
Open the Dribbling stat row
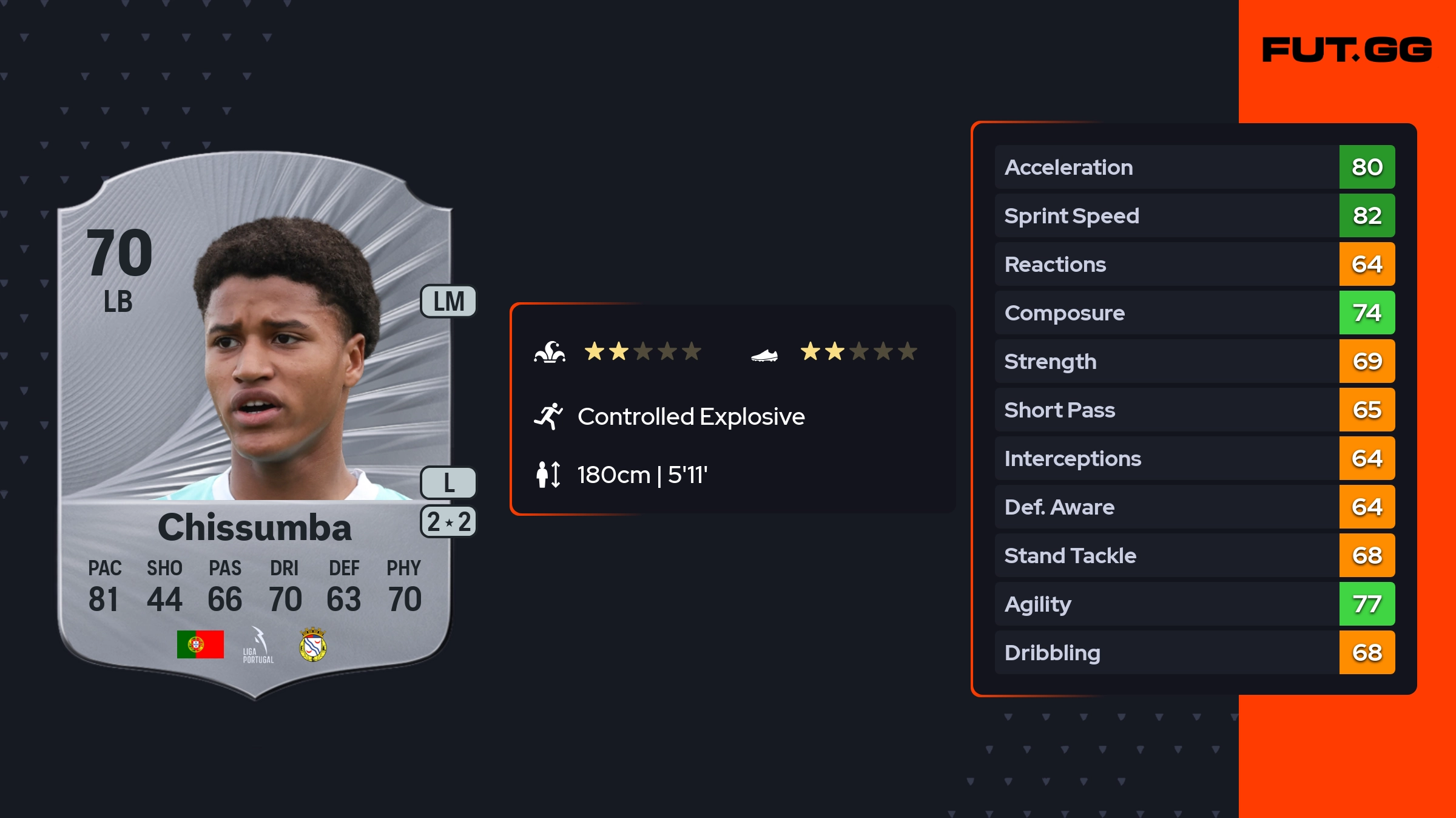click(x=1194, y=653)
